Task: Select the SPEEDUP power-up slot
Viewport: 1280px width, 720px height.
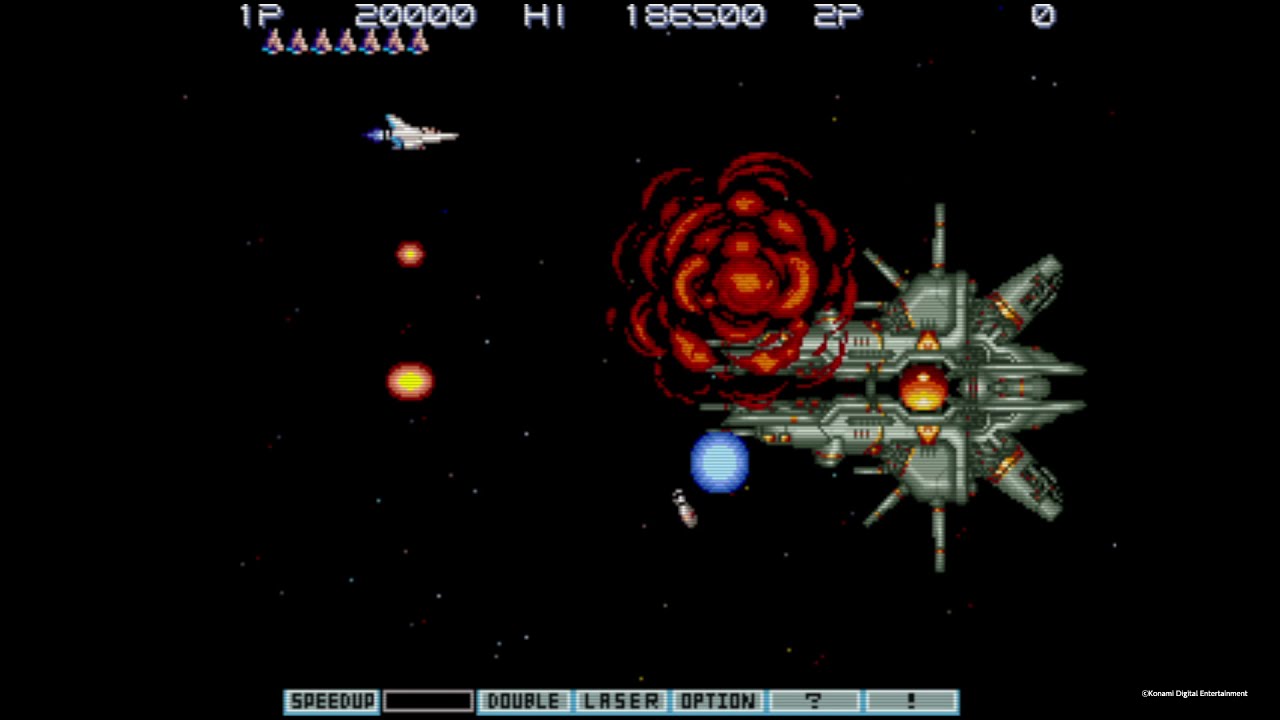Action: point(330,701)
